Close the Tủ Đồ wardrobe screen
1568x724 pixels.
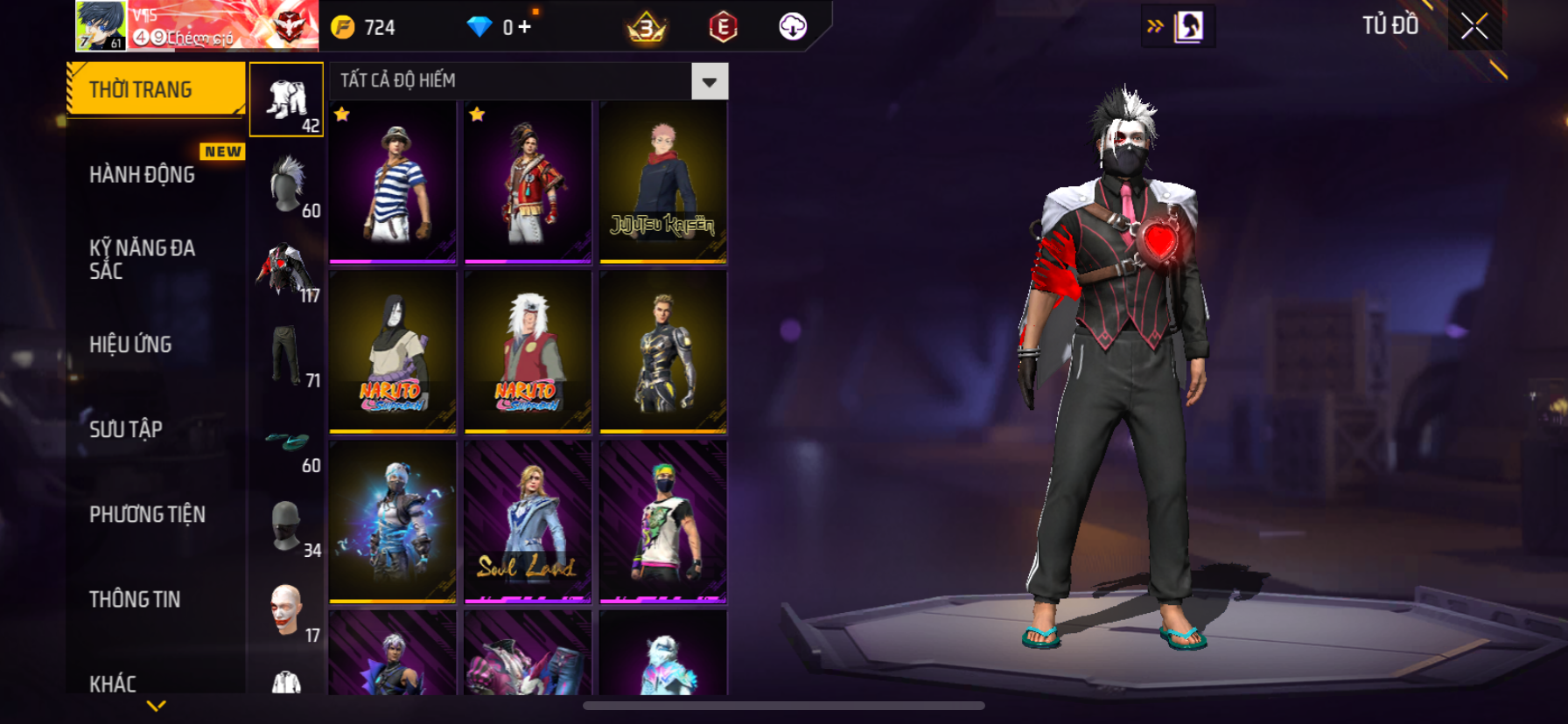pos(1474,26)
